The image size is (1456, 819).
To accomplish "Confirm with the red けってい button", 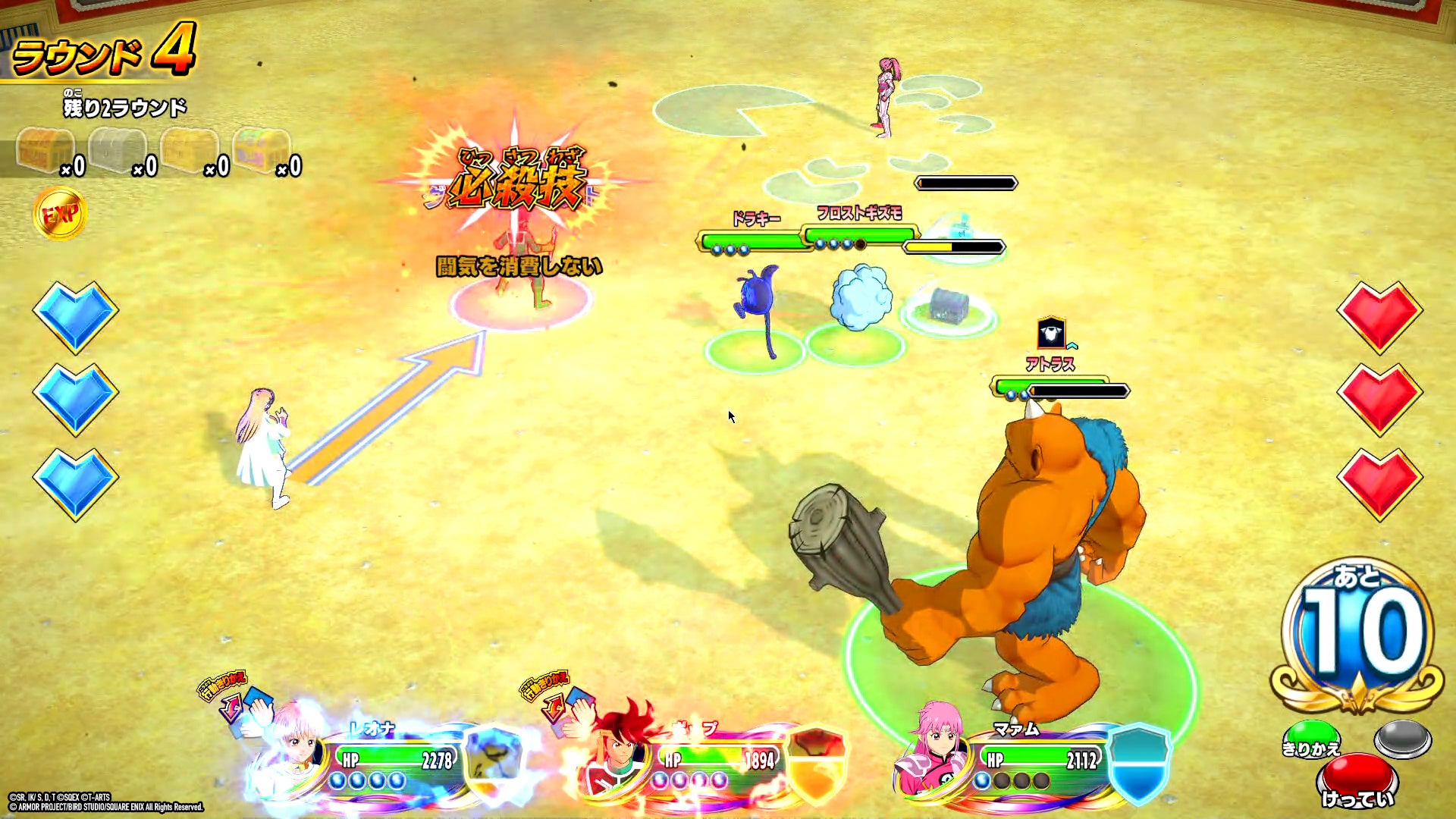I will (1357, 781).
